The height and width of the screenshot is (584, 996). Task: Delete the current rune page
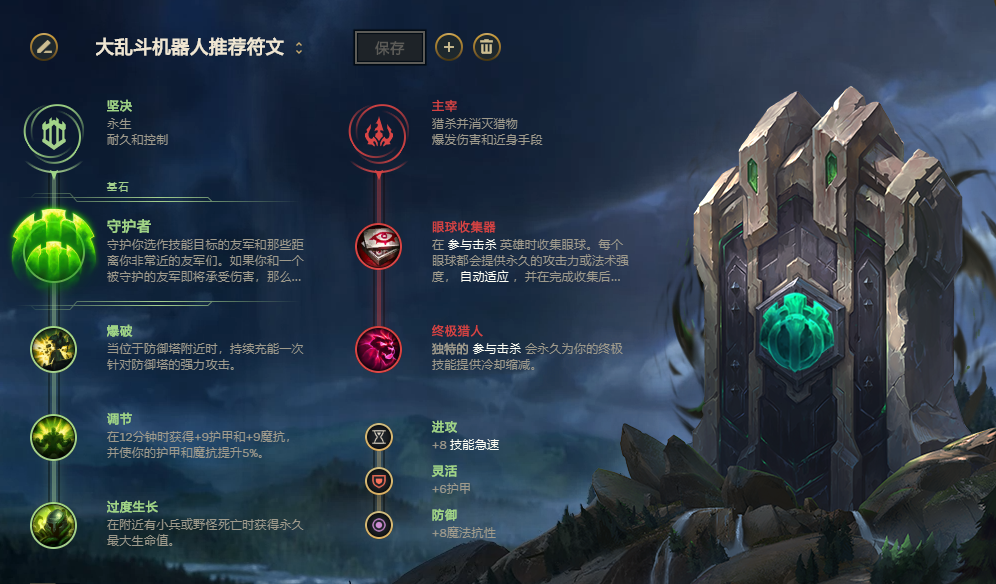coord(487,47)
